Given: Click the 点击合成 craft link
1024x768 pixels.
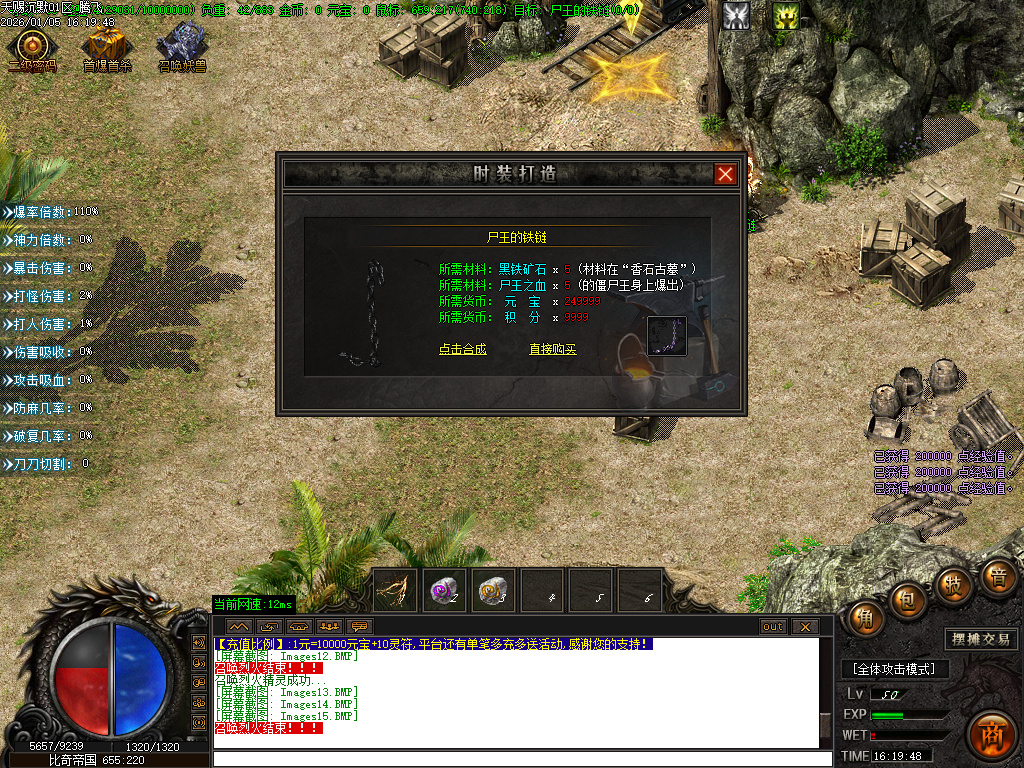Looking at the screenshot, I should tap(462, 349).
